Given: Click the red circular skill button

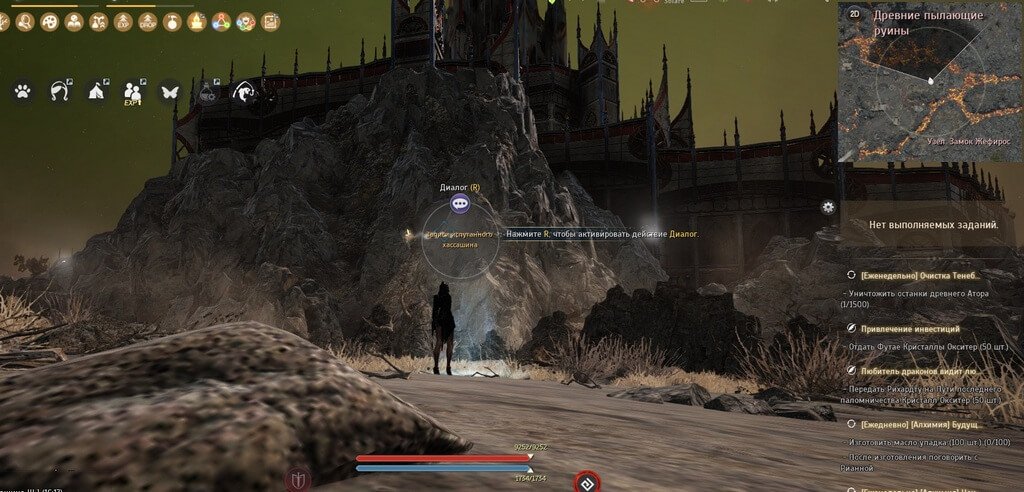Looking at the screenshot, I should coord(585,483).
